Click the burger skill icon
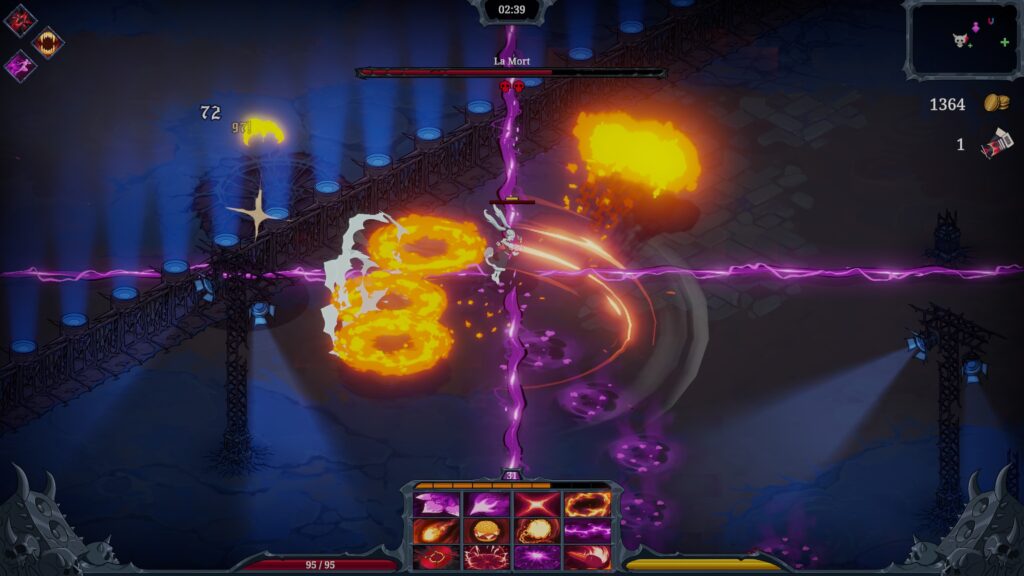Viewport: 1024px width, 576px height. click(487, 530)
